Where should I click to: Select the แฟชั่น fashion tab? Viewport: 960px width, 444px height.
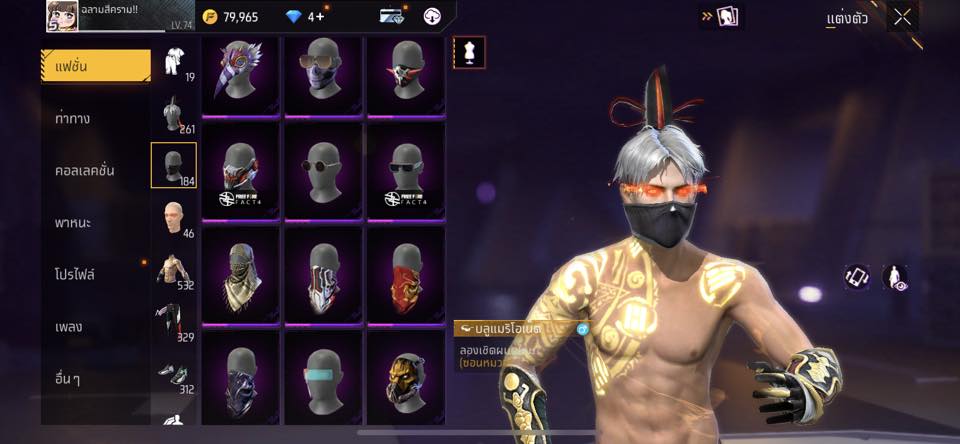coord(96,66)
